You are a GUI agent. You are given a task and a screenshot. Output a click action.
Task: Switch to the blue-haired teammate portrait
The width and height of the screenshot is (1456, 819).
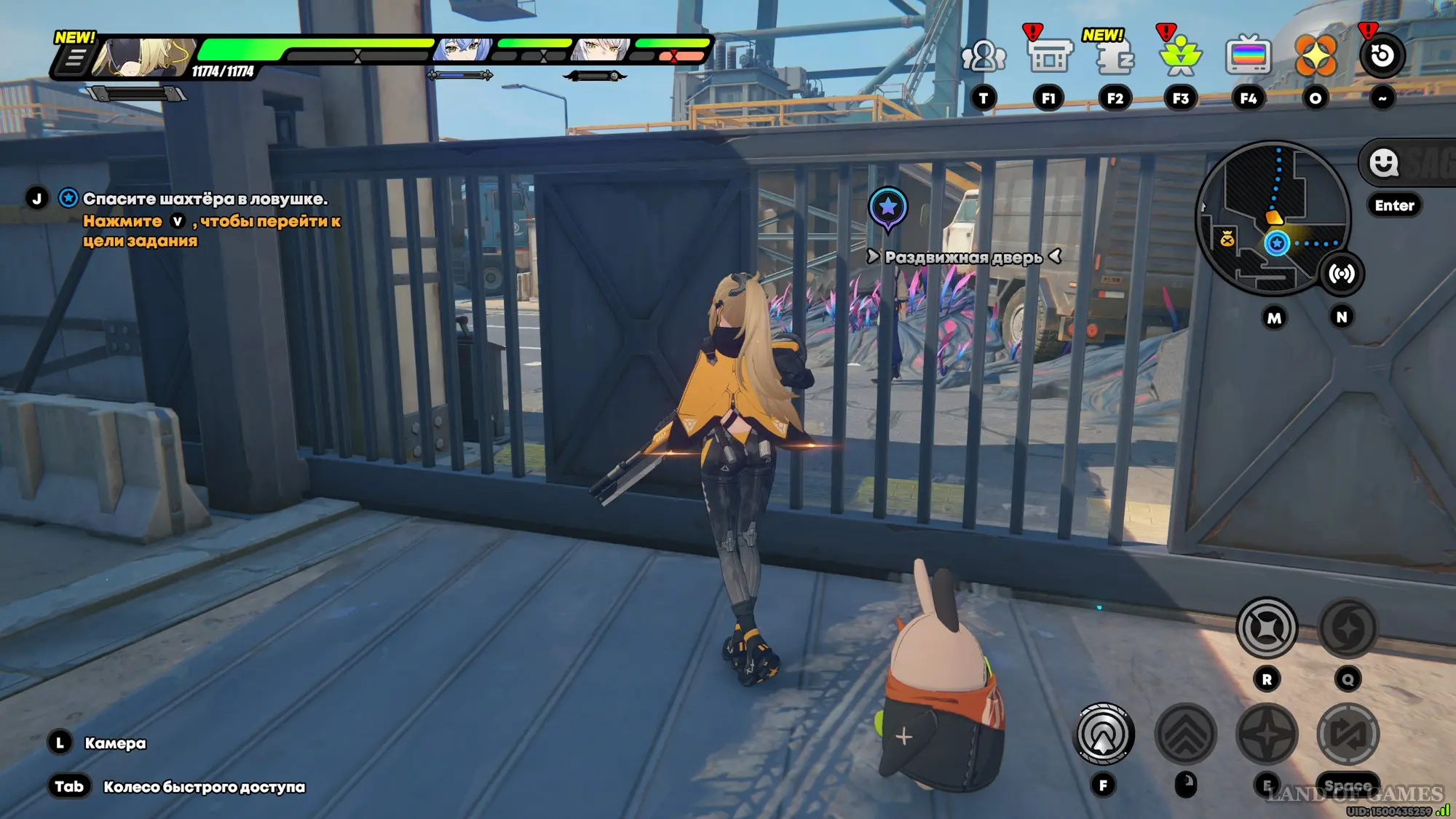coord(464,50)
